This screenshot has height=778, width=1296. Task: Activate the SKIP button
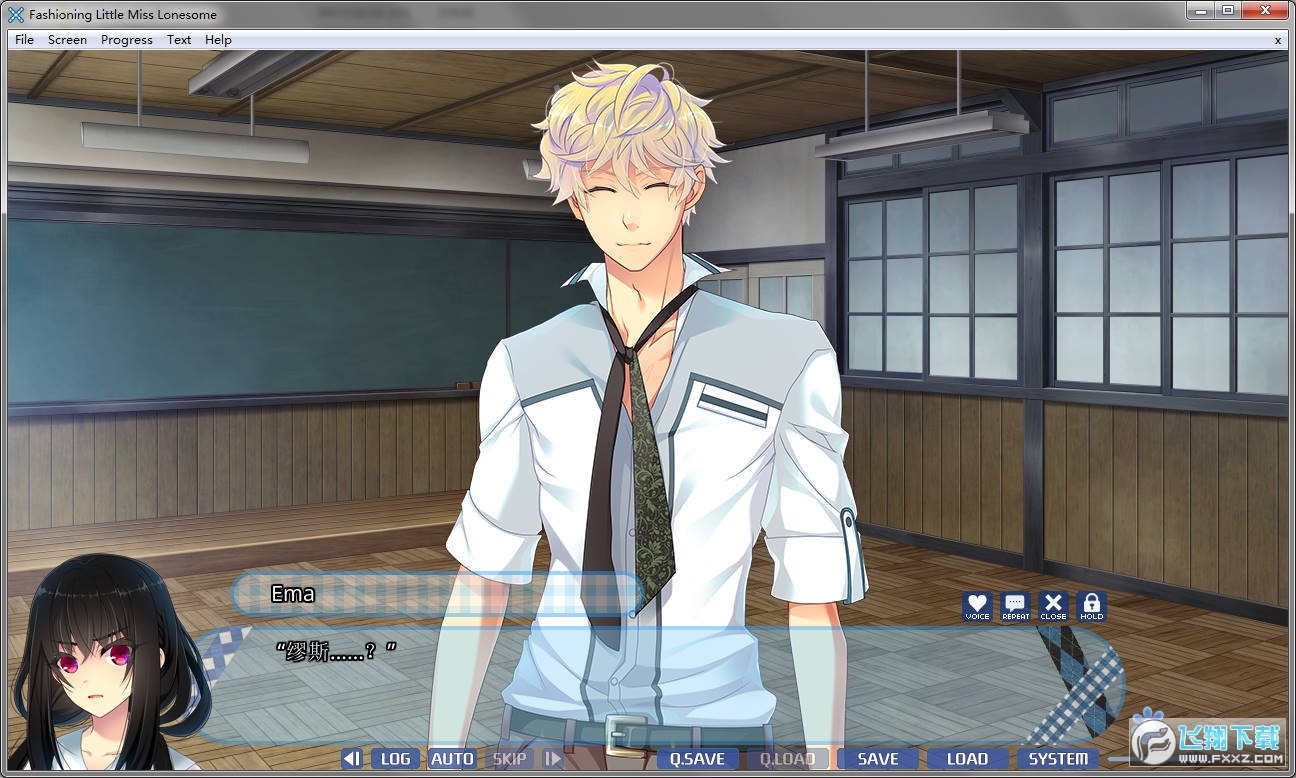[509, 759]
